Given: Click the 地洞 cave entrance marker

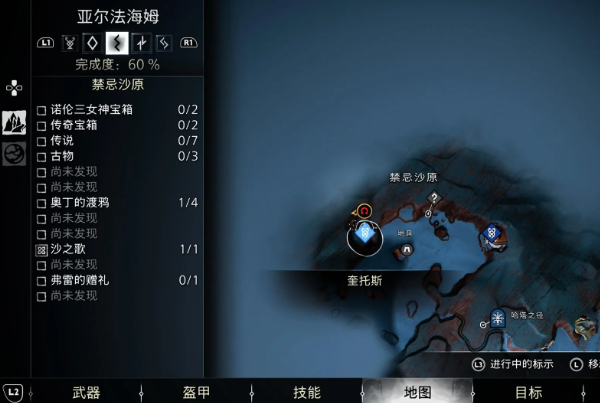Looking at the screenshot, I should 406,250.
